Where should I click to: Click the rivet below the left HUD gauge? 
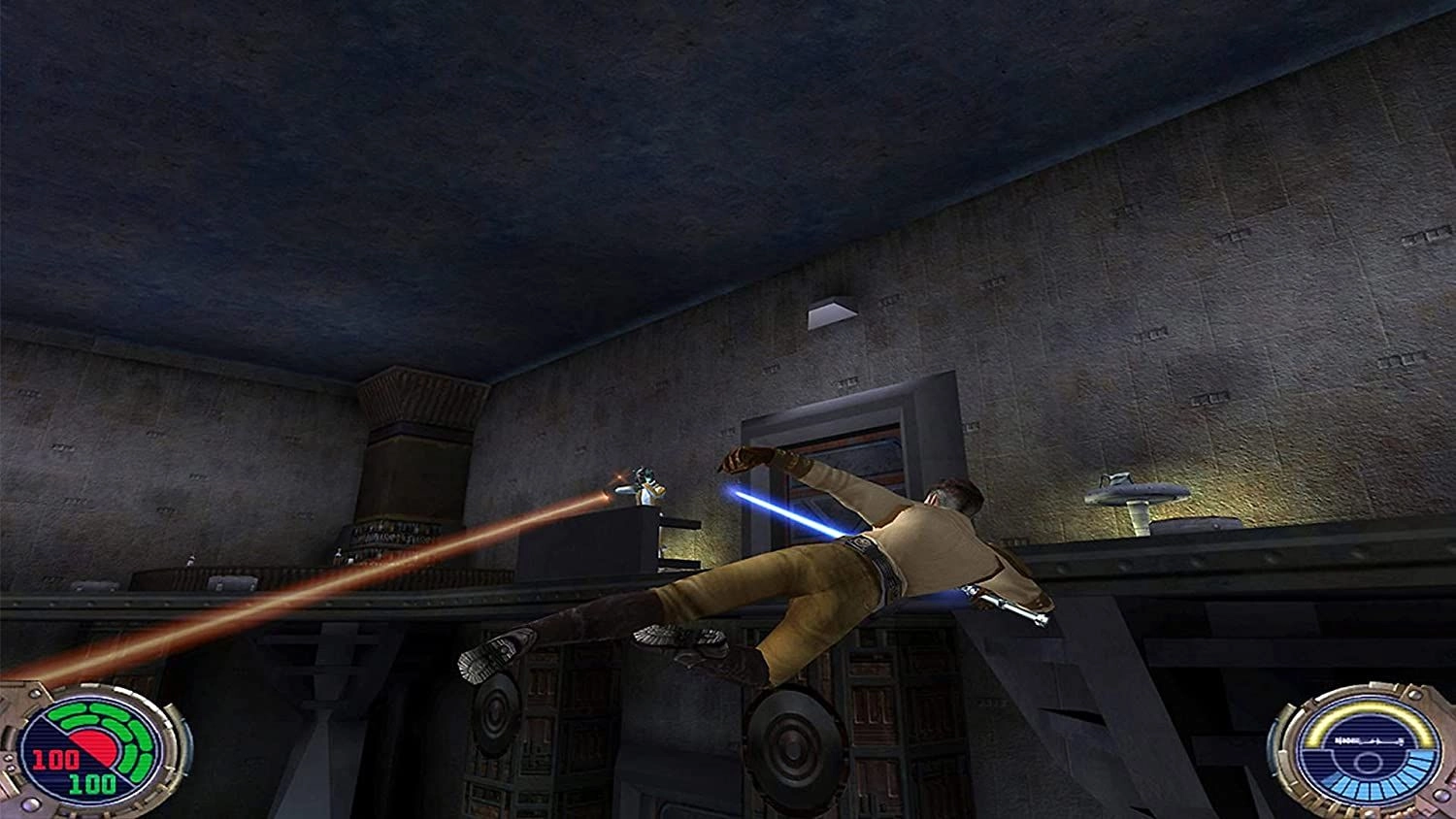point(27,803)
